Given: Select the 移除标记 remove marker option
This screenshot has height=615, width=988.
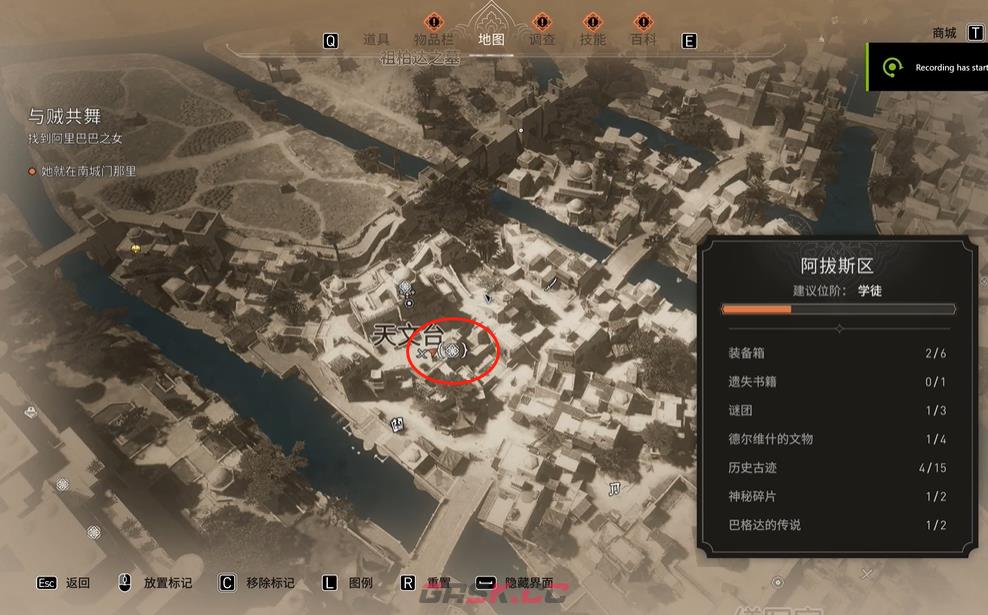Looking at the screenshot, I should [x=270, y=582].
